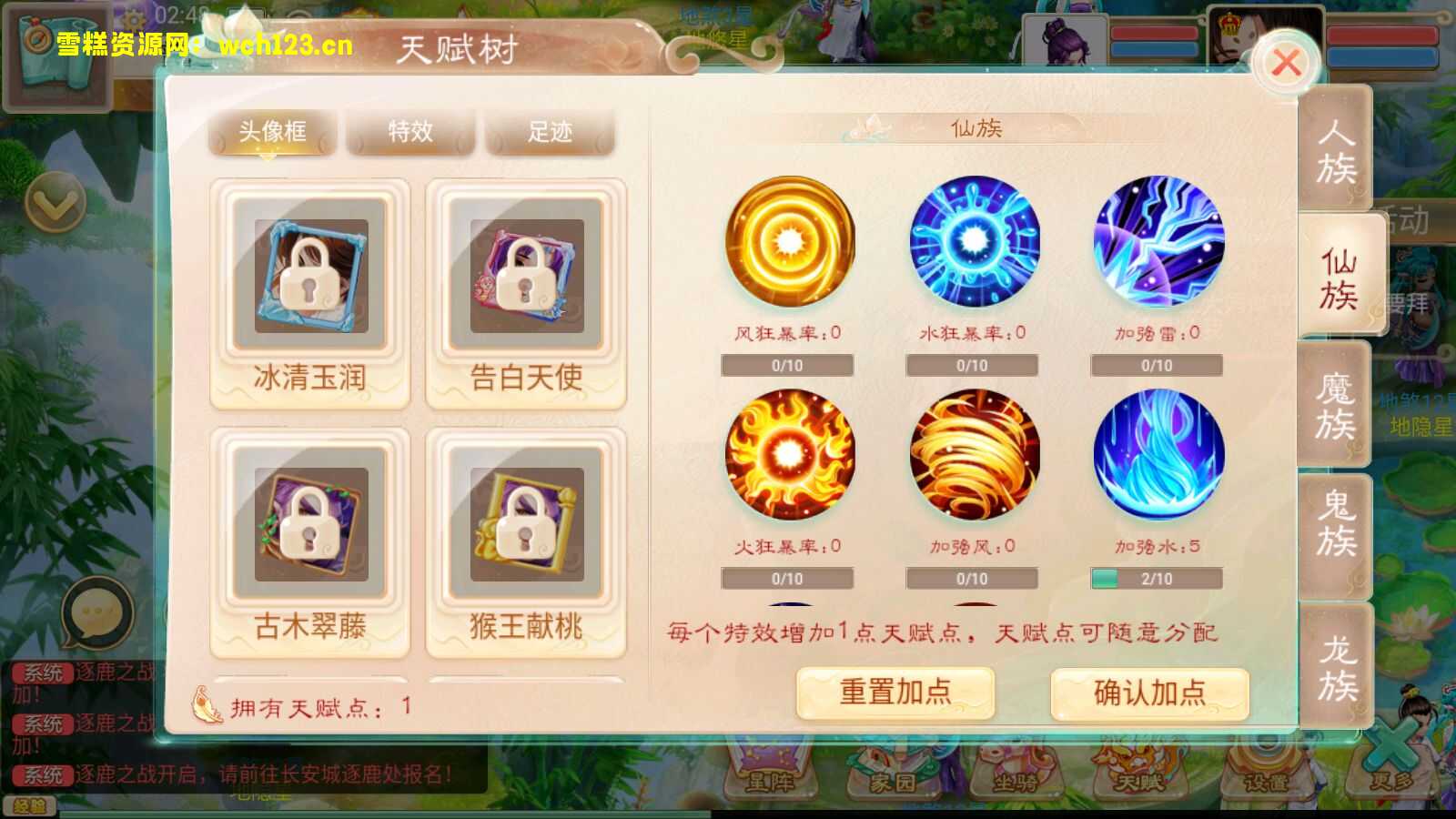Screen dimensions: 1456x819
Task: Click the 加强雷 lightning boost talent orb
Action: [x=1158, y=241]
